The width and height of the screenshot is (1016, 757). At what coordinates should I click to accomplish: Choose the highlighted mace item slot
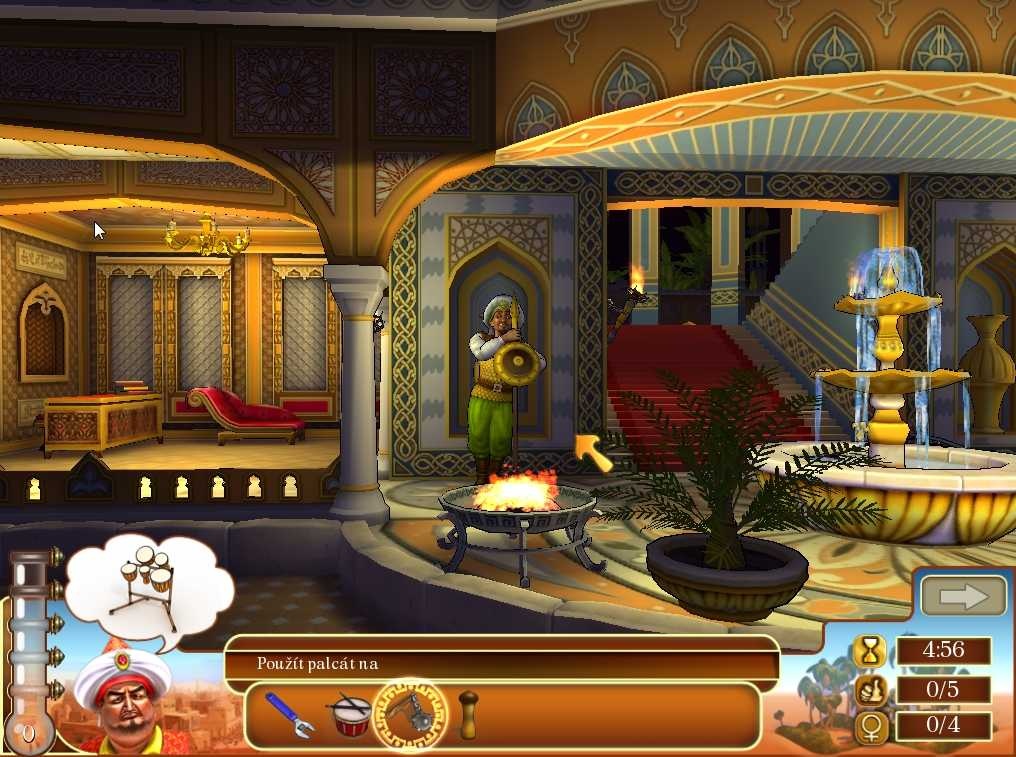pyautogui.click(x=410, y=714)
